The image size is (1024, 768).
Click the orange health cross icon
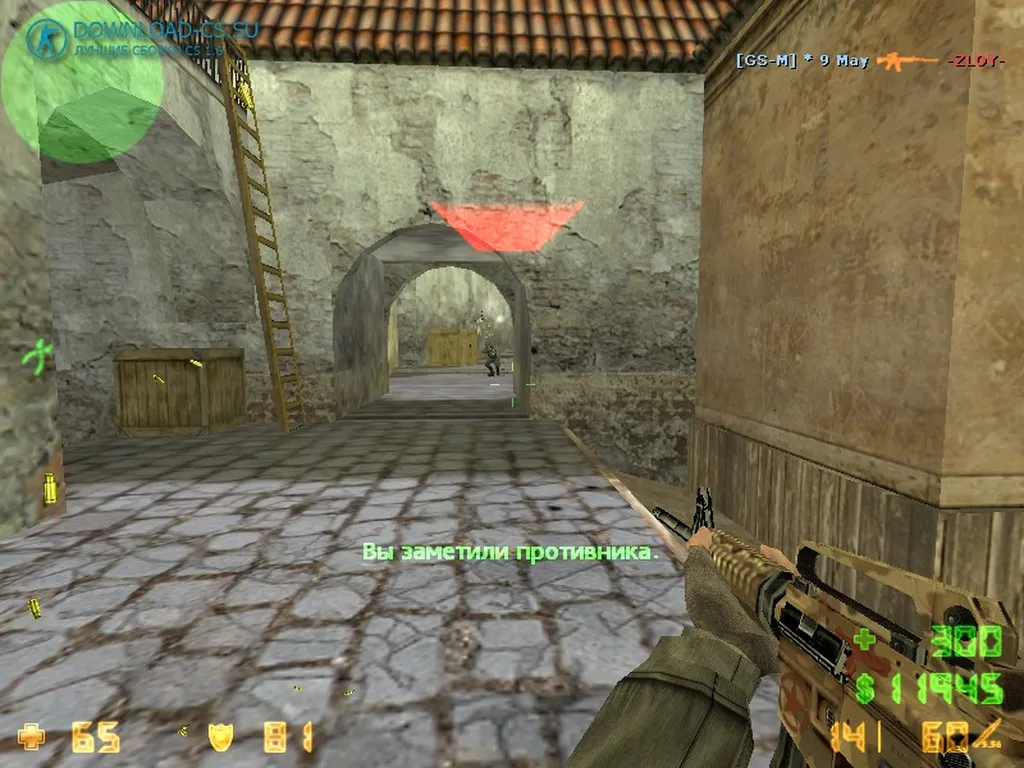click(32, 738)
